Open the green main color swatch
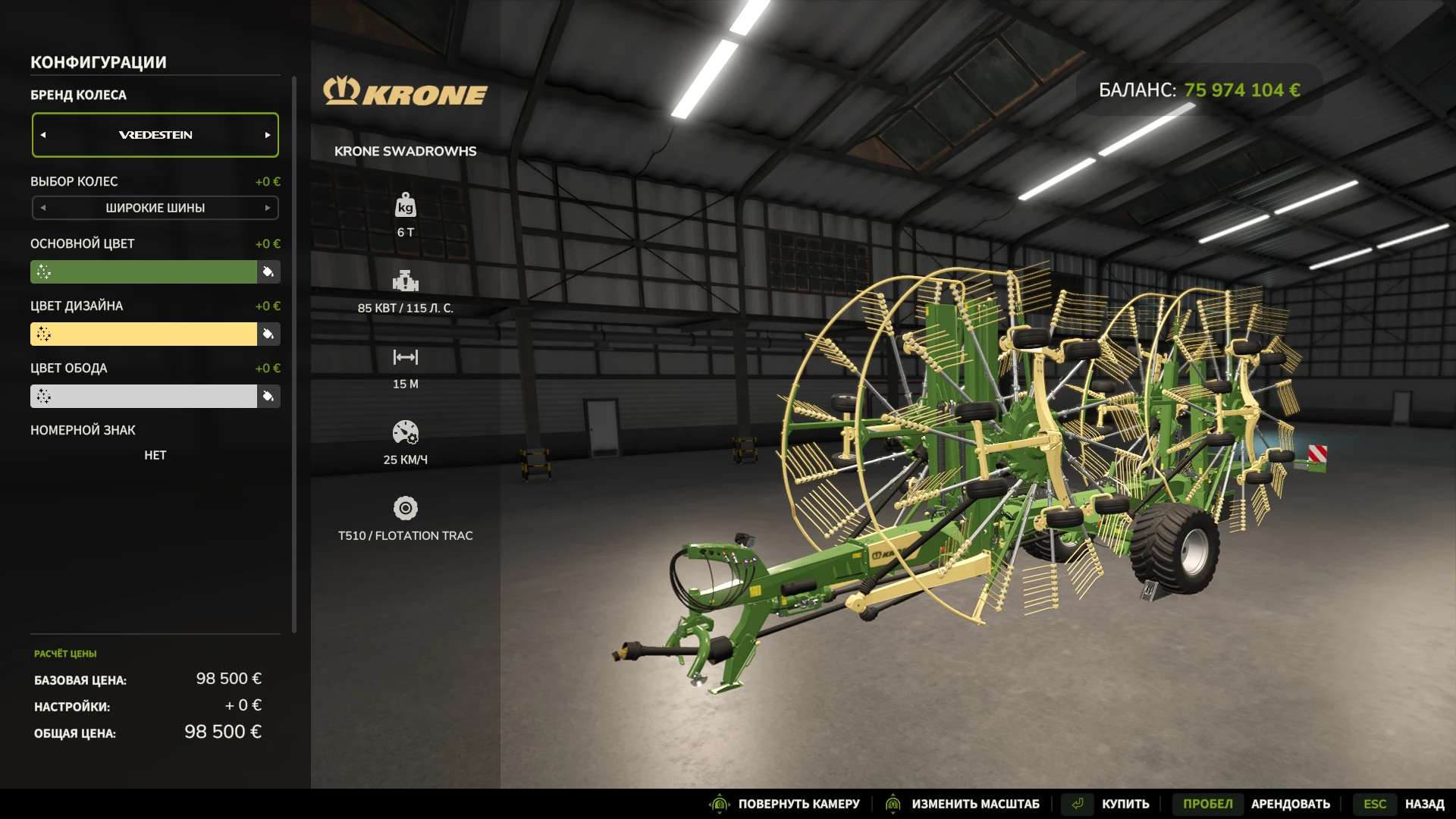Image resolution: width=1456 pixels, height=819 pixels. 143,271
